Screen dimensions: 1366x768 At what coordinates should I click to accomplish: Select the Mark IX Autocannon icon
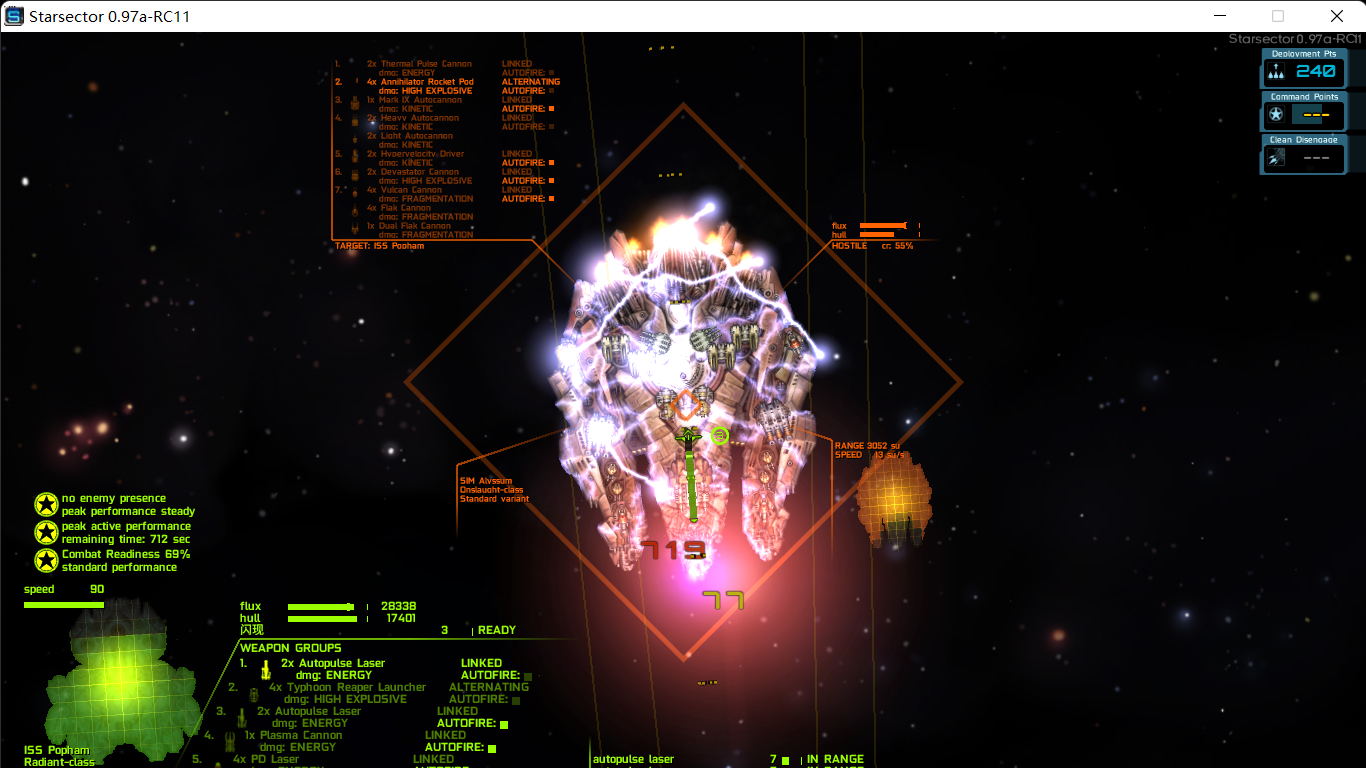(x=354, y=103)
